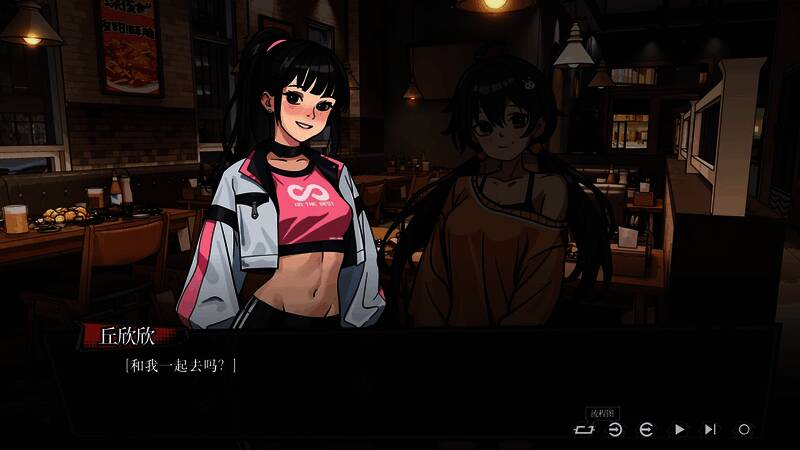The image size is (800, 450).
Task: Click the hollow circle icon in toolbar
Action: (743, 429)
